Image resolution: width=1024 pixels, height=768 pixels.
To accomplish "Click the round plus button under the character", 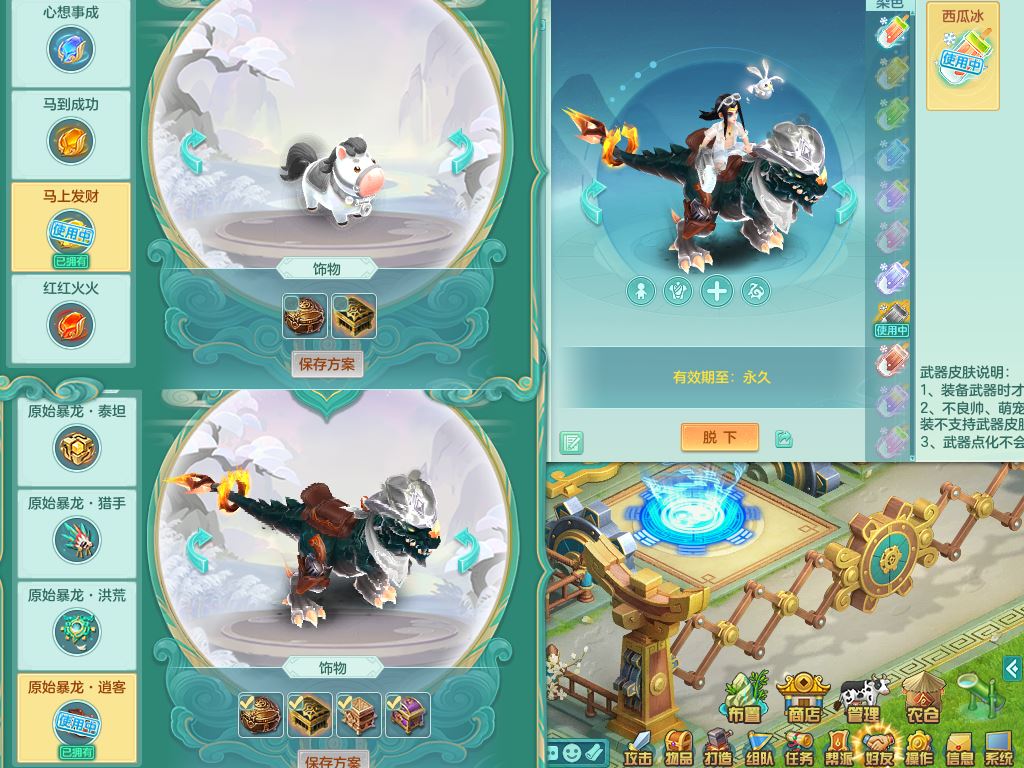I will pos(717,291).
